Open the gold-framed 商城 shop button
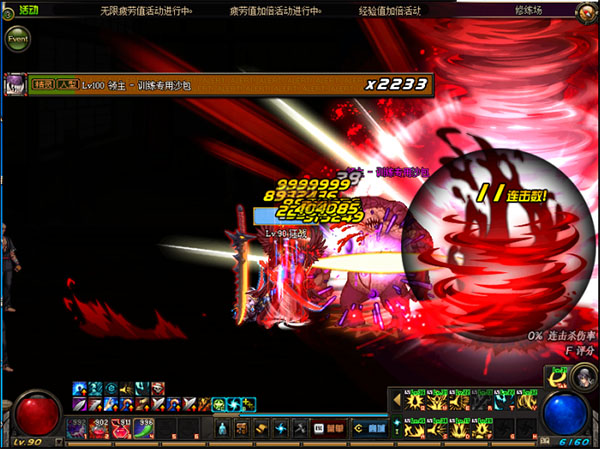 pyautogui.click(x=369, y=428)
